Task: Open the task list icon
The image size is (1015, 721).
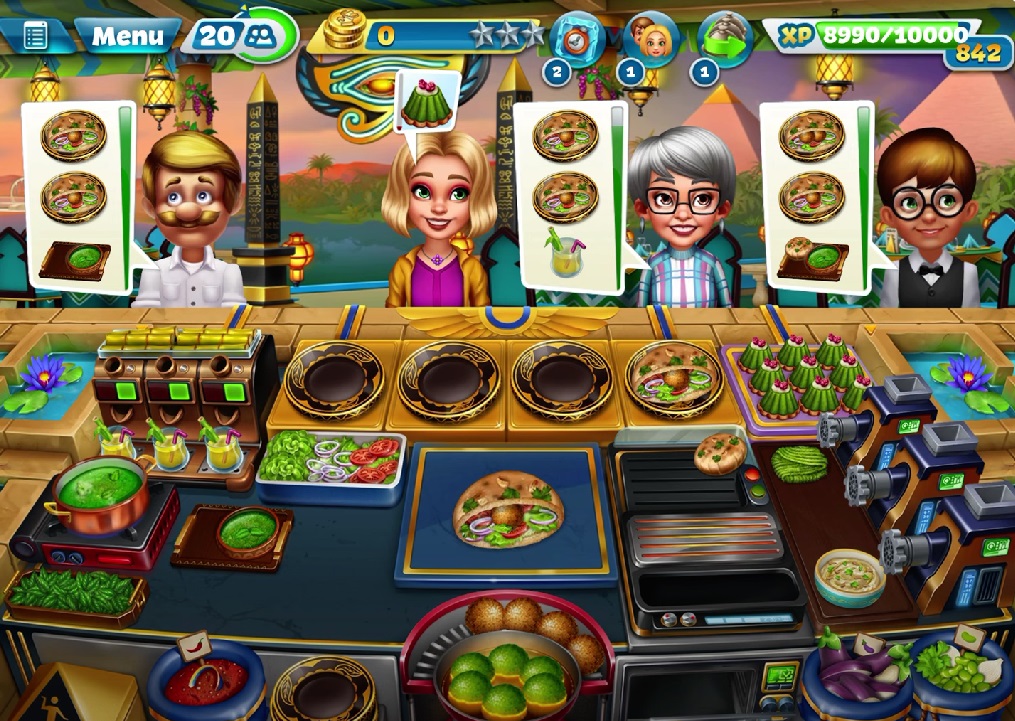Action: click(35, 37)
